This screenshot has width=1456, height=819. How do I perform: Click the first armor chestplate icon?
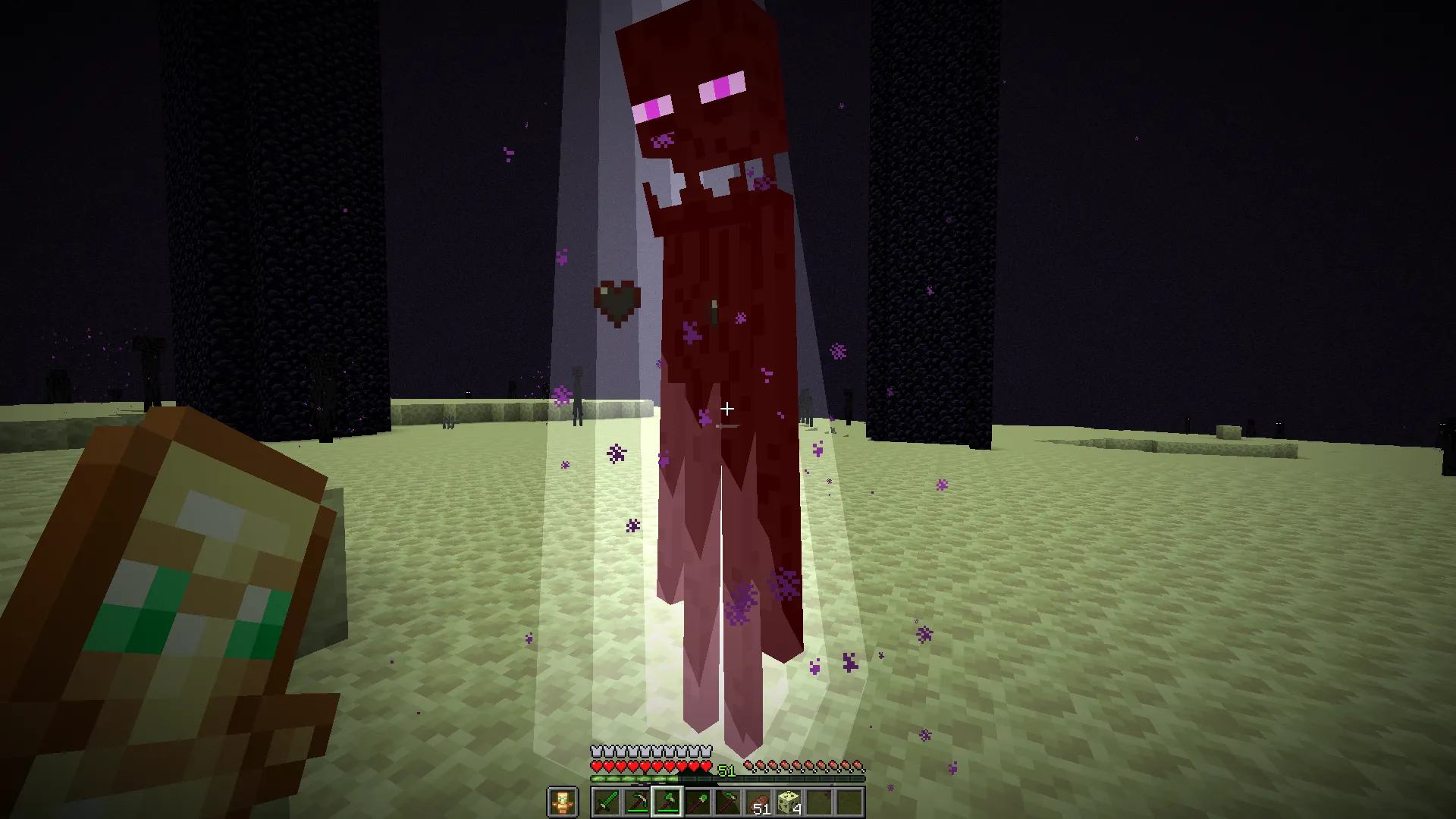tap(596, 750)
